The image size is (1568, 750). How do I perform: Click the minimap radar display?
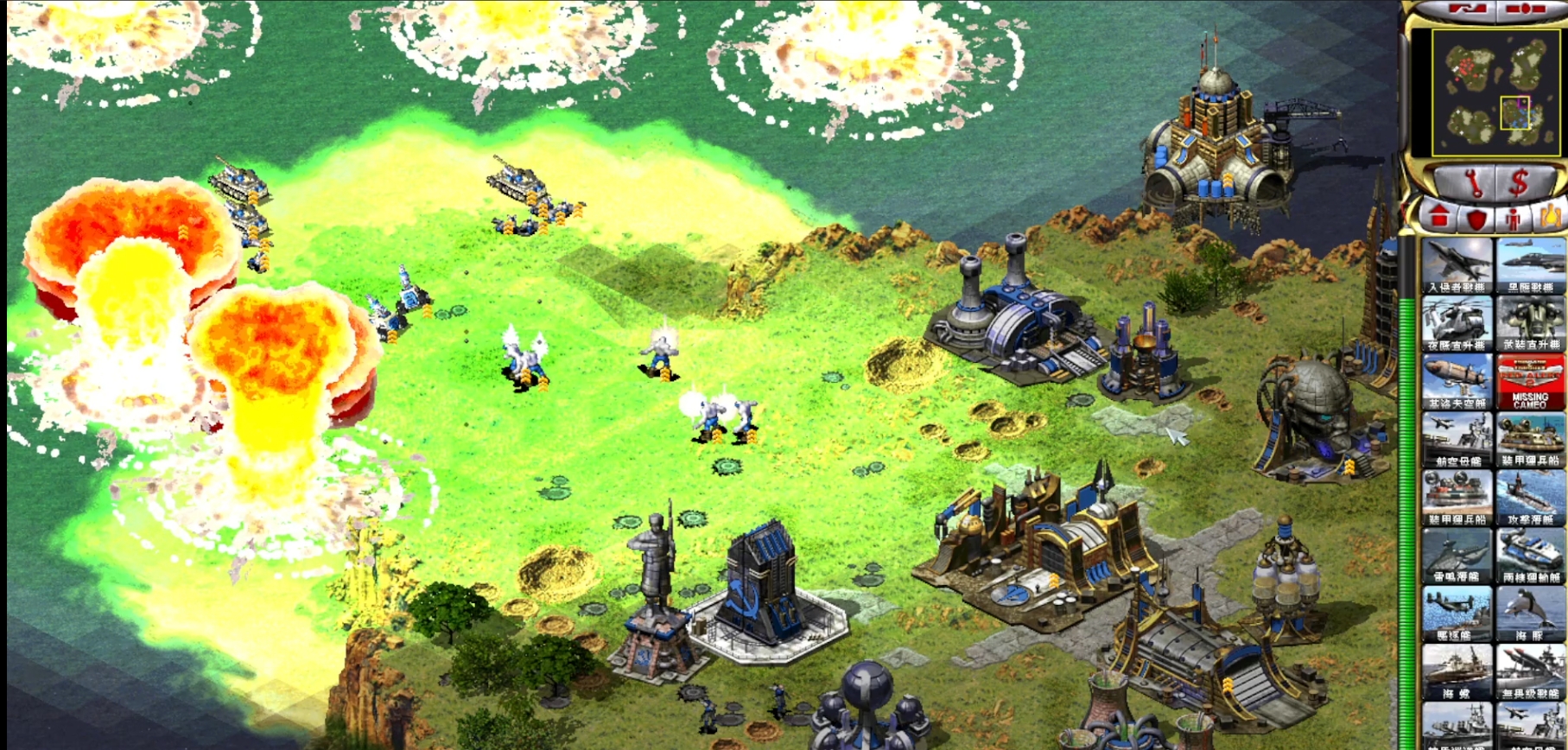tap(1489, 92)
